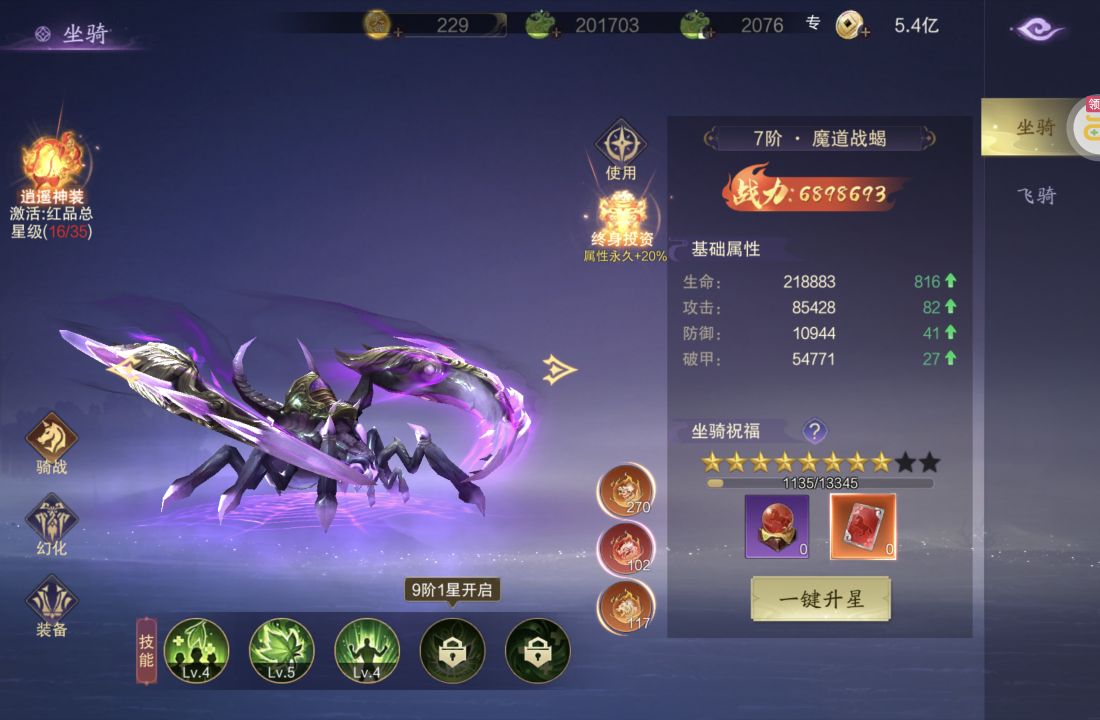Open the 幻化 transformation menu
The width and height of the screenshot is (1100, 720).
tap(51, 523)
